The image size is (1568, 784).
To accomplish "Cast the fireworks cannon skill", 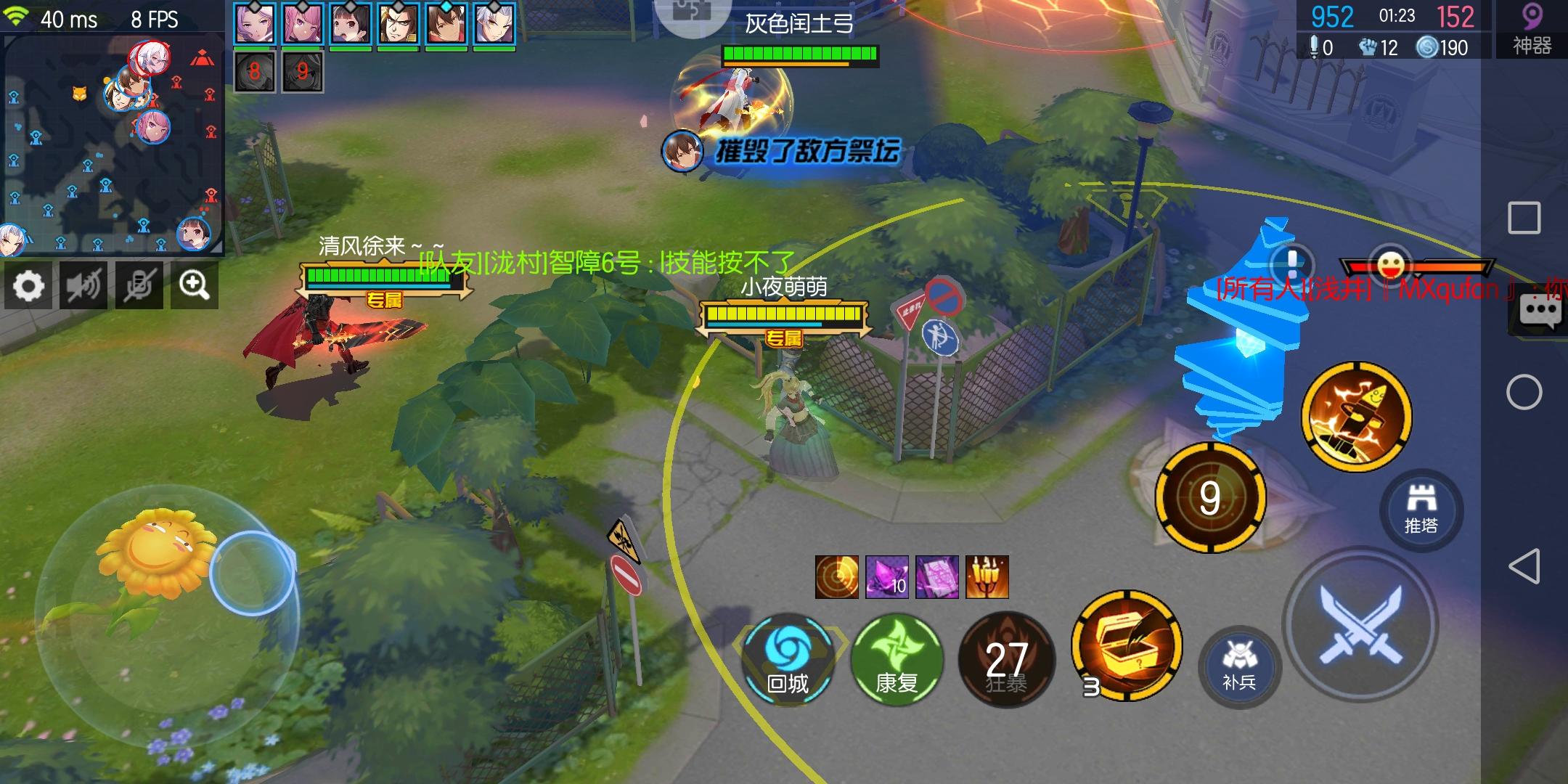I will [x=1357, y=416].
